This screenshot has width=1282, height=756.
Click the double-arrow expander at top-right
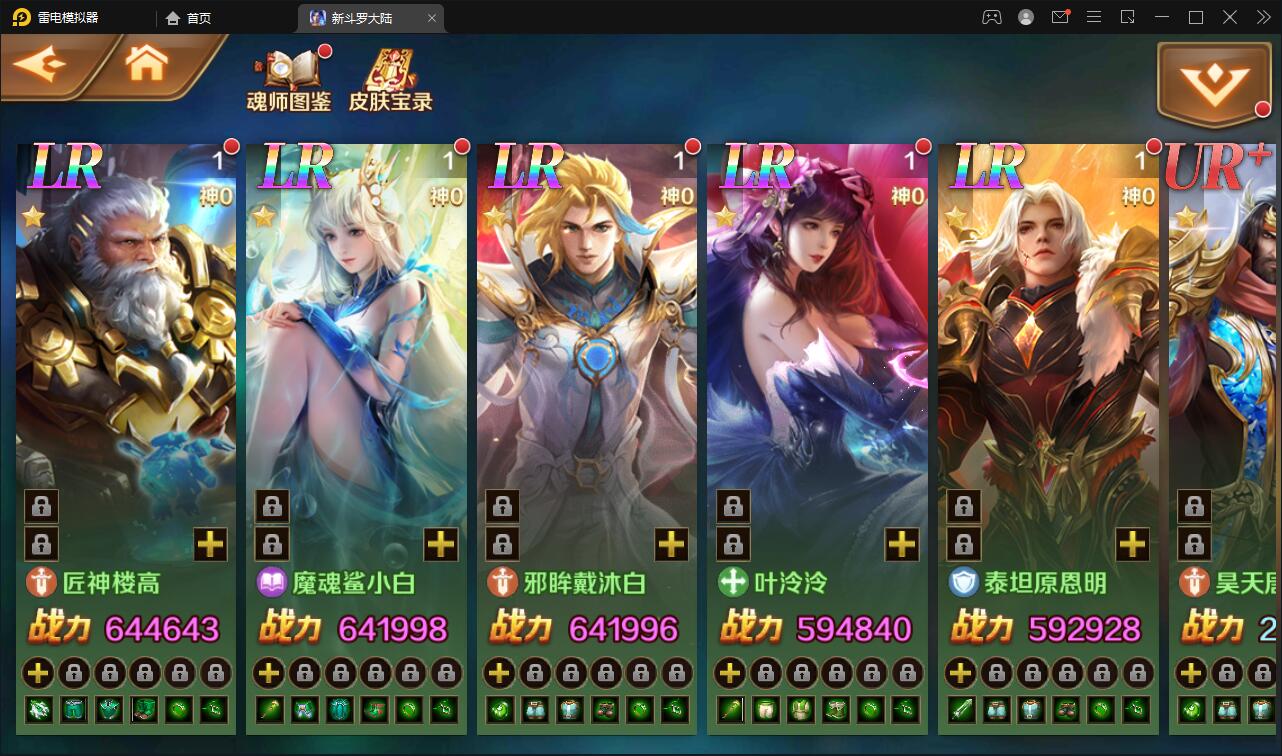pyautogui.click(x=1263, y=17)
